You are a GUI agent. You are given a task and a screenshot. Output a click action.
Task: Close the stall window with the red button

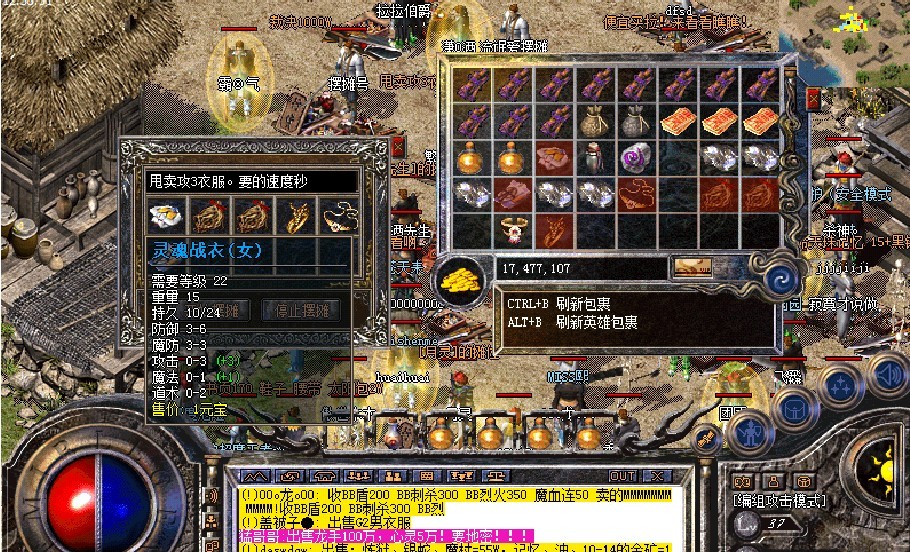[x=398, y=146]
